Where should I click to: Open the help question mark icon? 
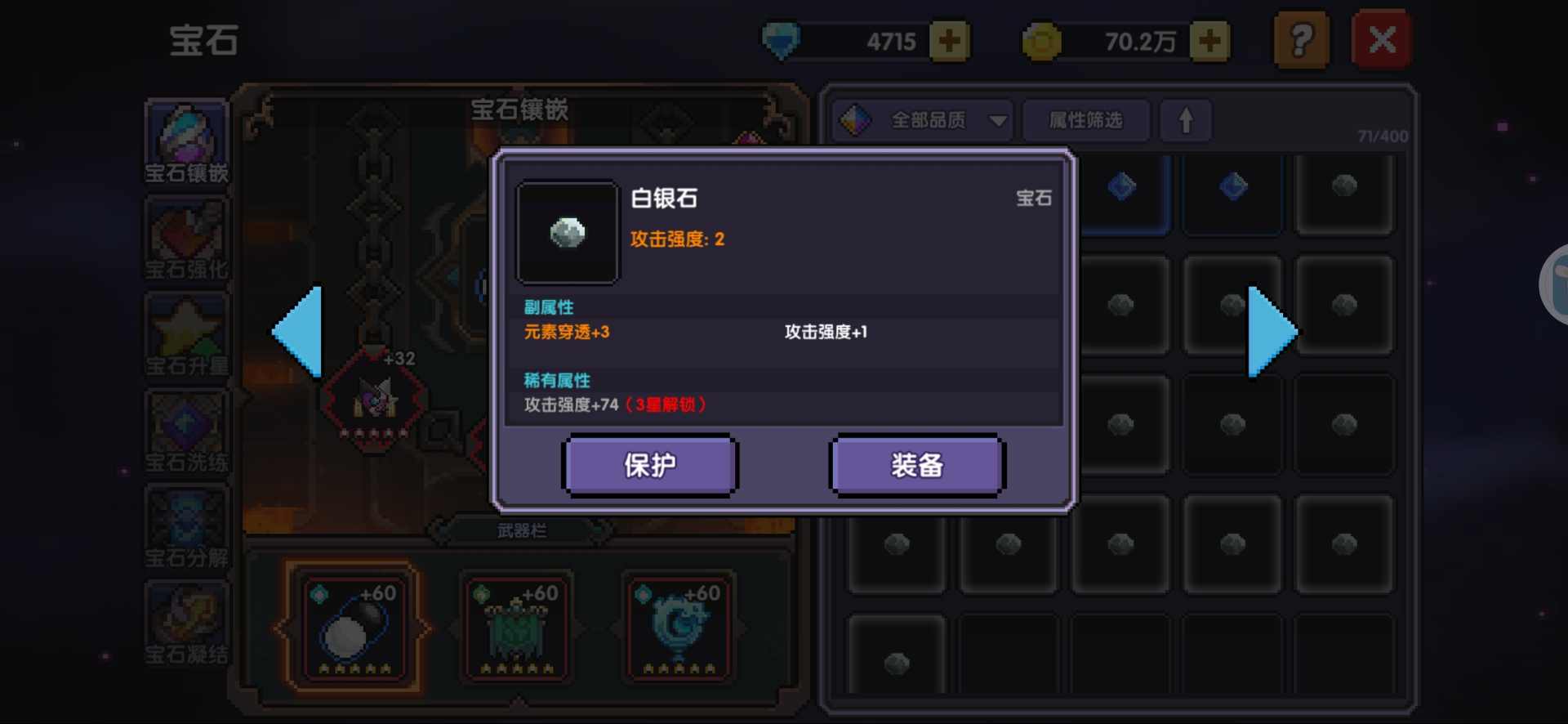(1302, 38)
